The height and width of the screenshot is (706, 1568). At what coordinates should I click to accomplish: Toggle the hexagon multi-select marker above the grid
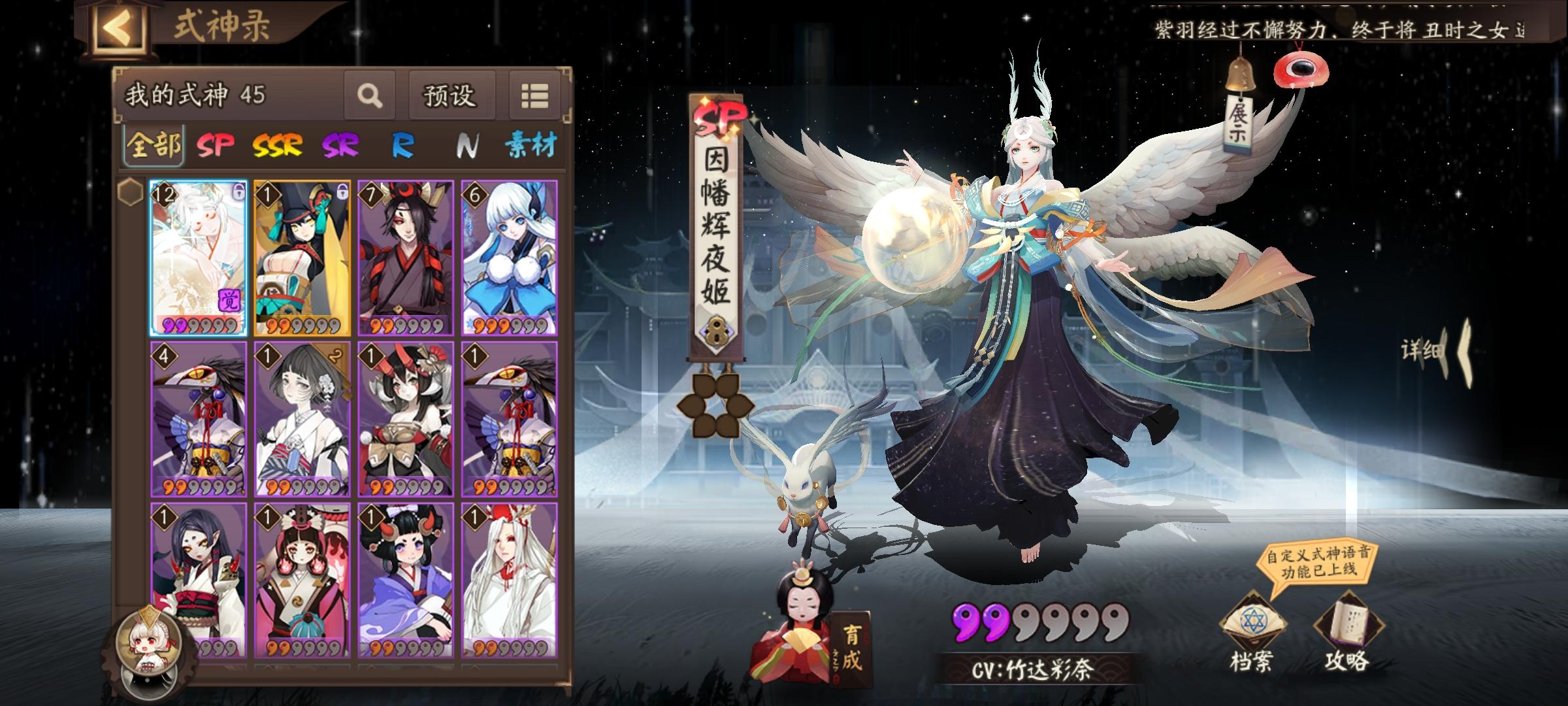pyautogui.click(x=131, y=190)
